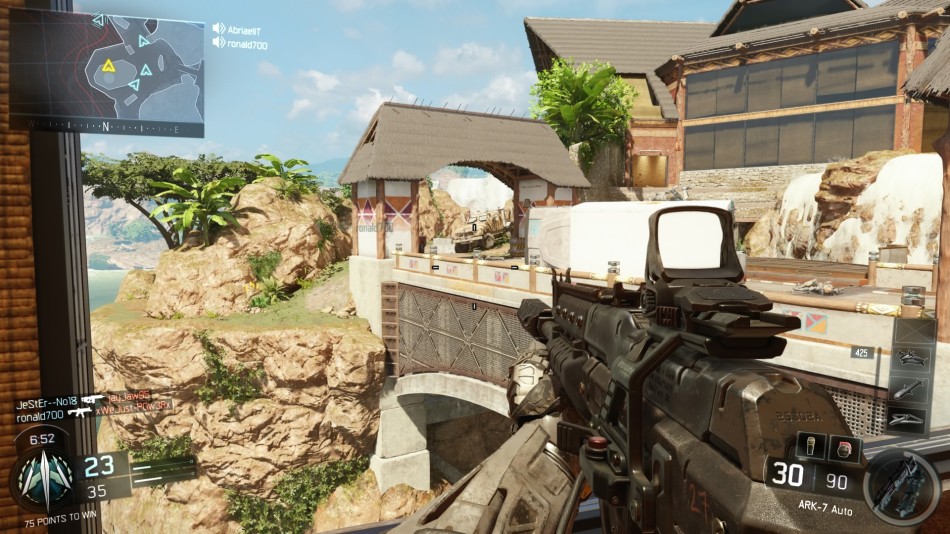
Task: Click AbriaelIT's voice chat speaker icon
Action: (219, 29)
